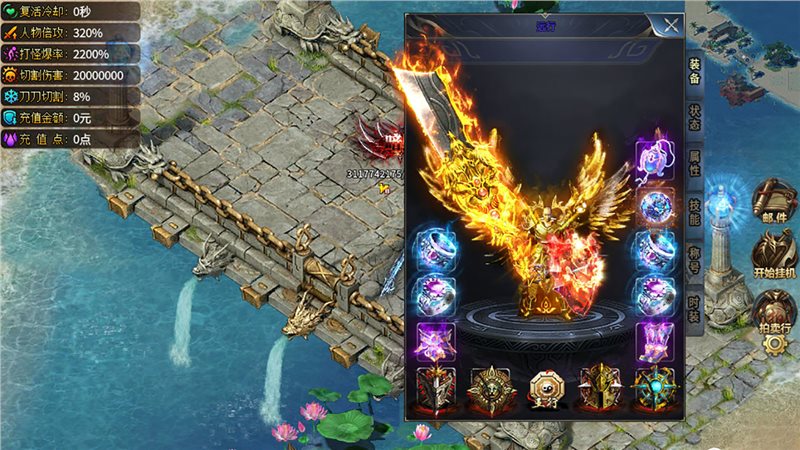Viewport: 800px width, 450px height.
Task: Switch to the 技能 skills tab
Action: (693, 209)
